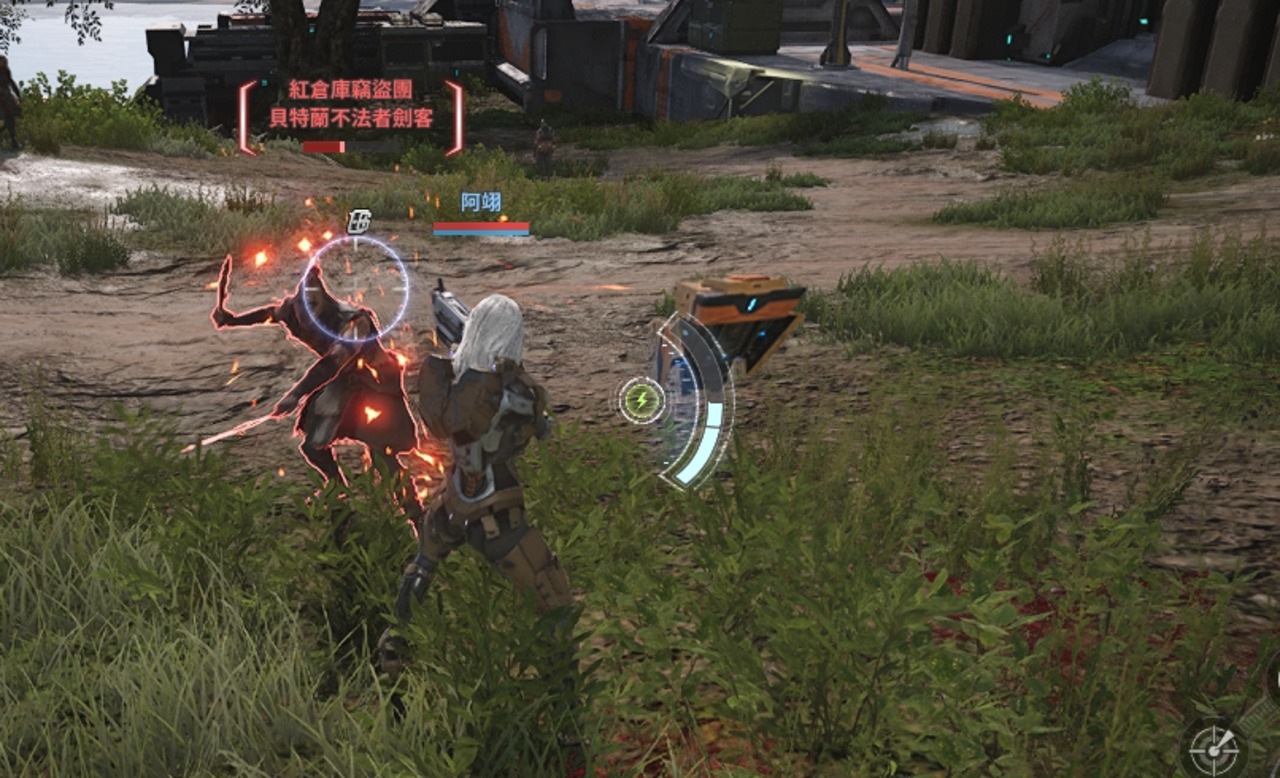Tap the crosshair aim button

[x=1214, y=749]
